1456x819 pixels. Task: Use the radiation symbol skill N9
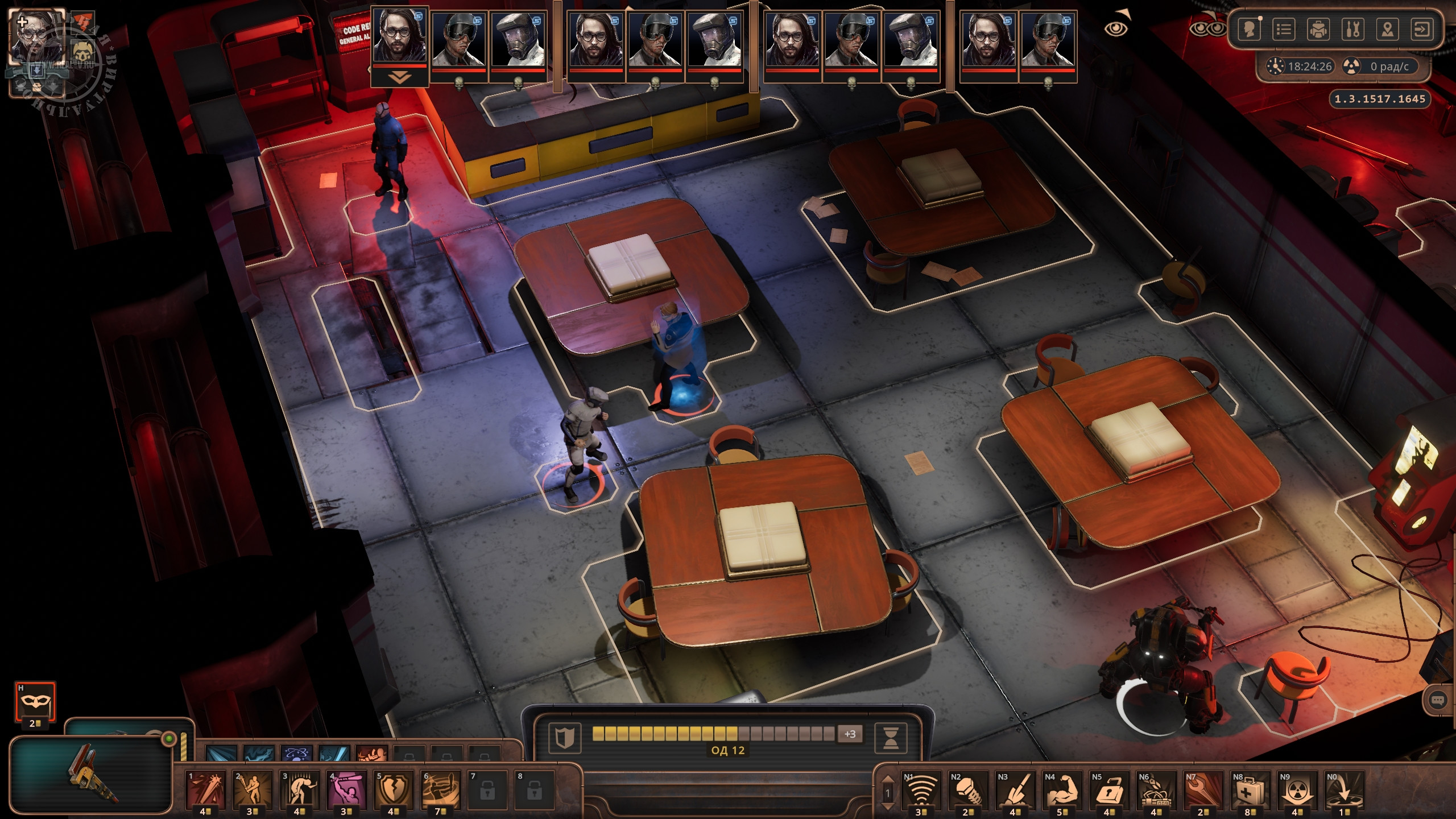point(1297,791)
